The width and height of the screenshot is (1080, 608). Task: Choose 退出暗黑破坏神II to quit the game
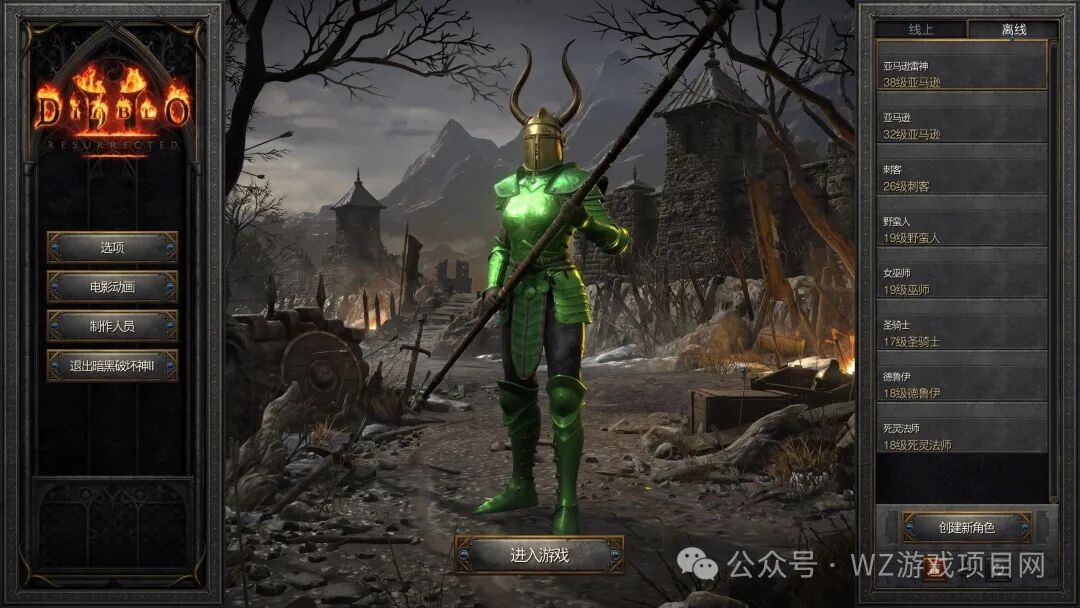click(112, 366)
